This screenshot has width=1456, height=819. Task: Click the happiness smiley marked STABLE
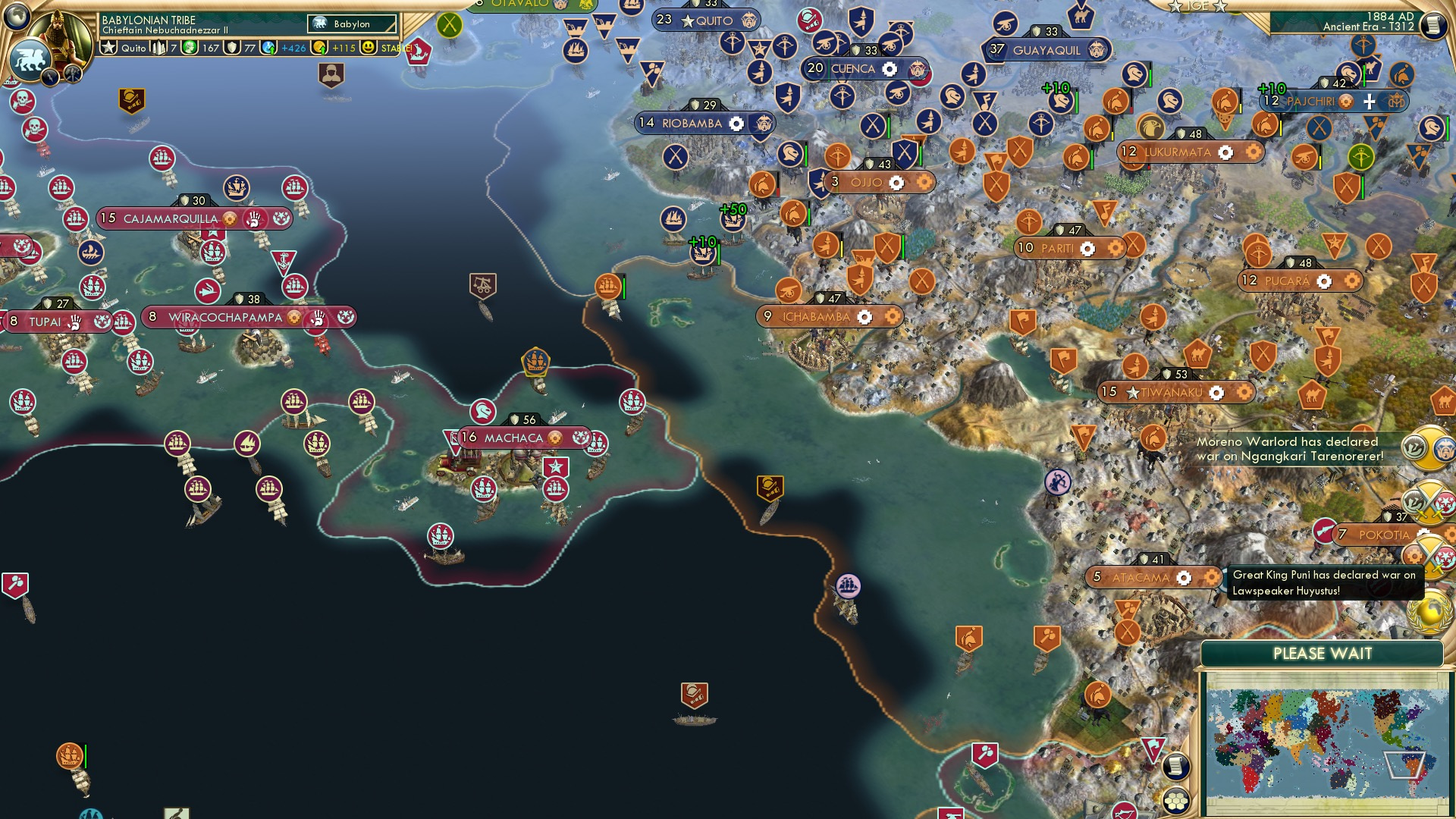(369, 48)
